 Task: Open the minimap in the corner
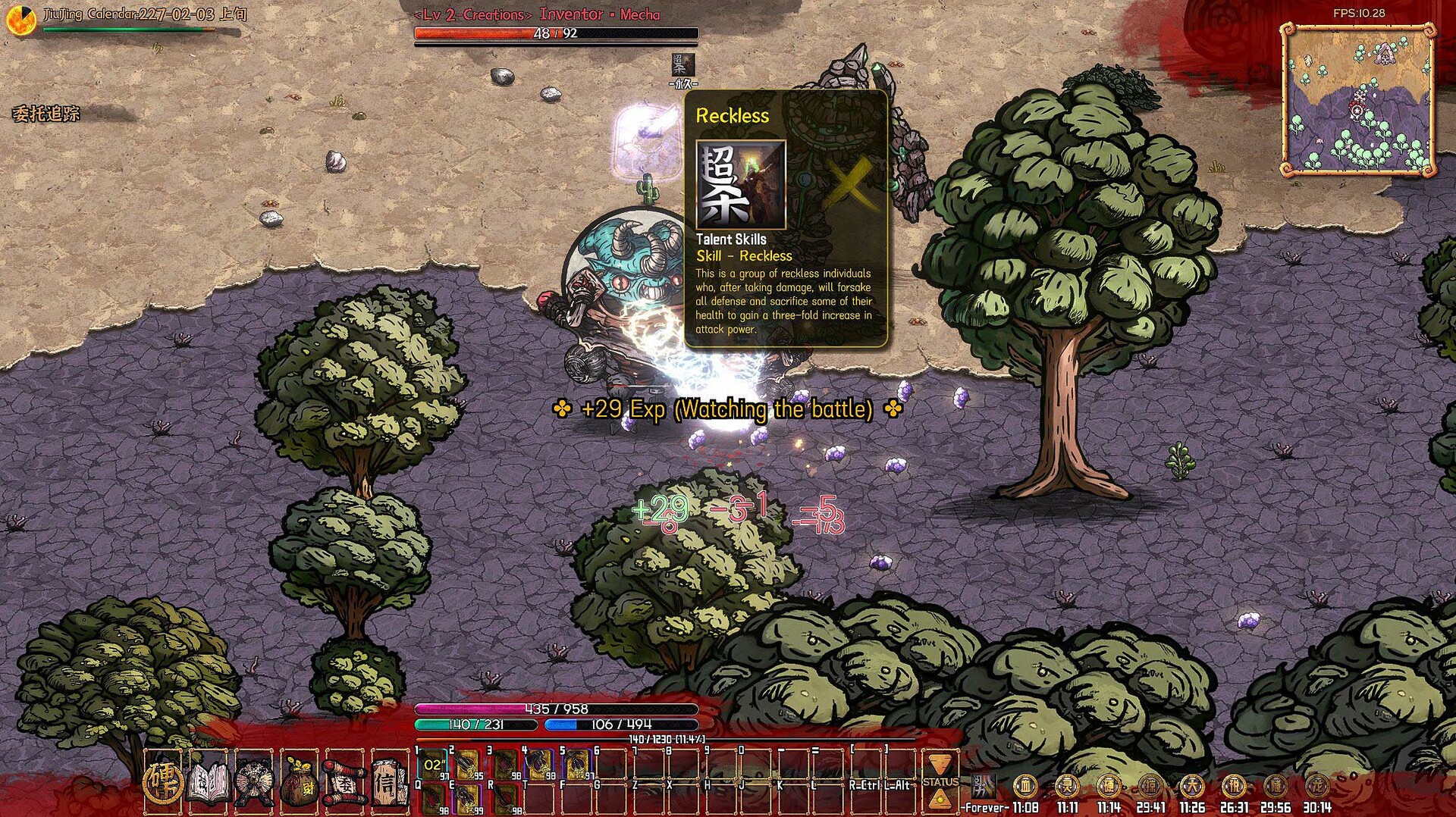pos(1358,100)
